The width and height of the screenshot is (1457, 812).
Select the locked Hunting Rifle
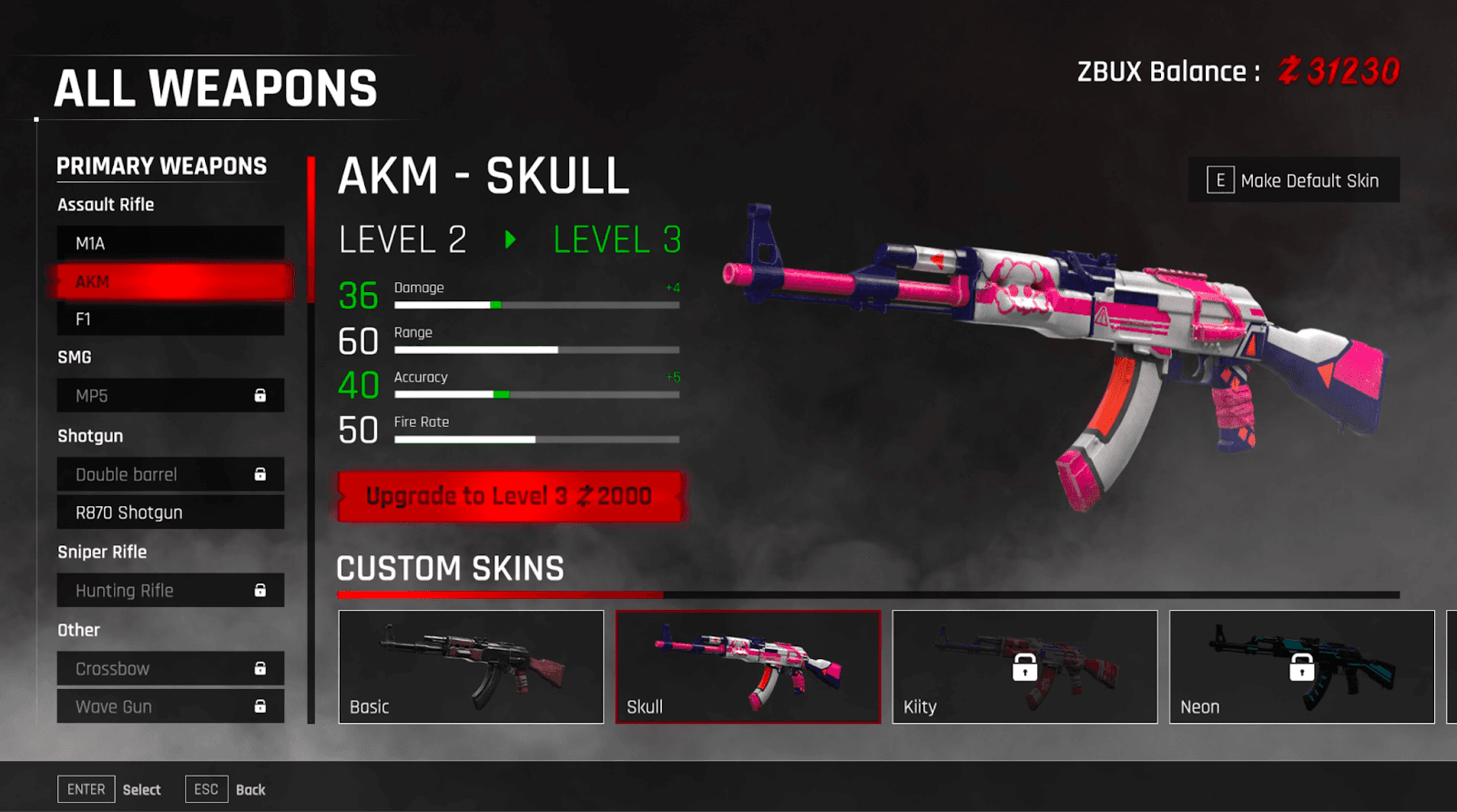(x=170, y=591)
